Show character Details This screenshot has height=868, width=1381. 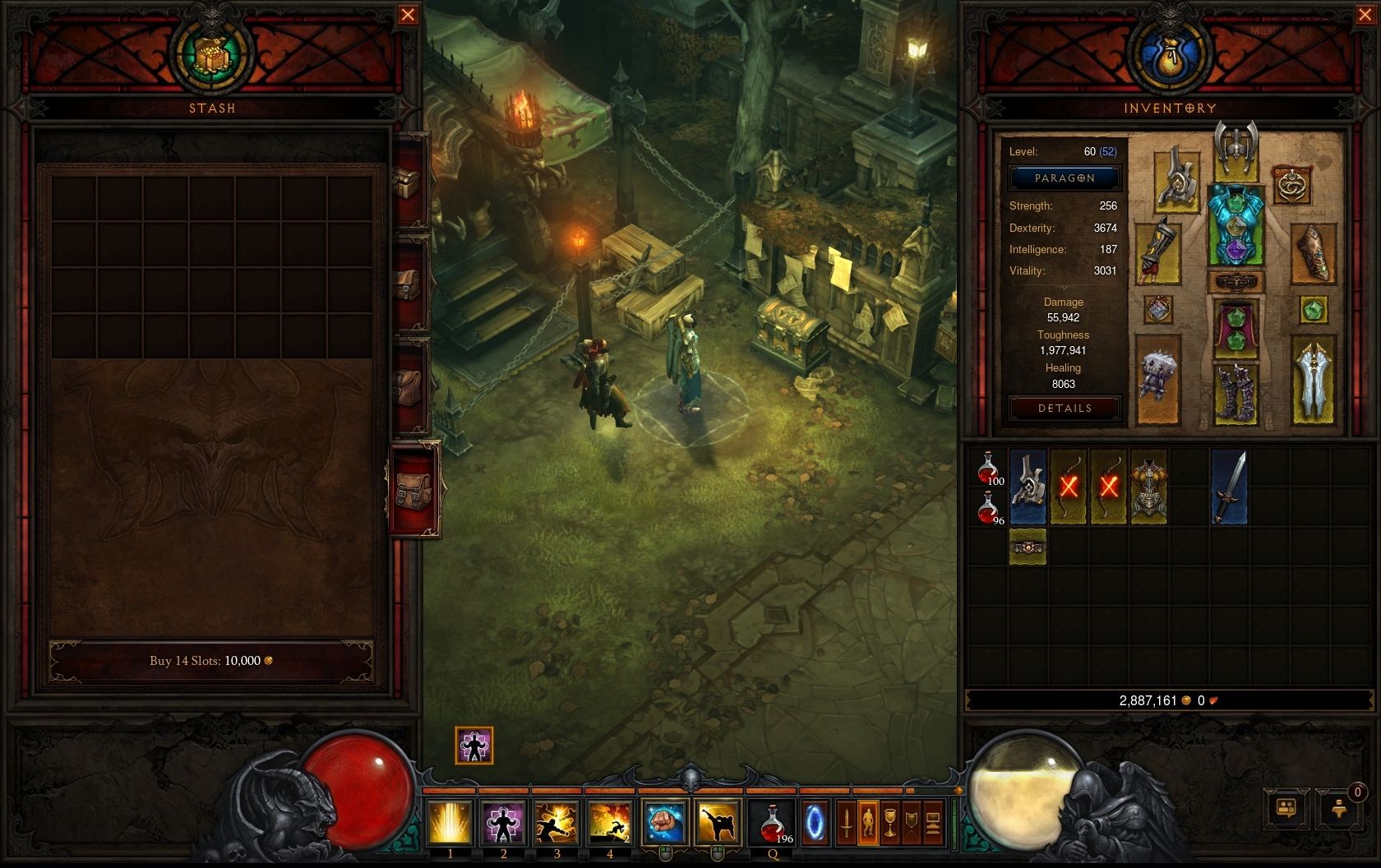click(x=1065, y=409)
